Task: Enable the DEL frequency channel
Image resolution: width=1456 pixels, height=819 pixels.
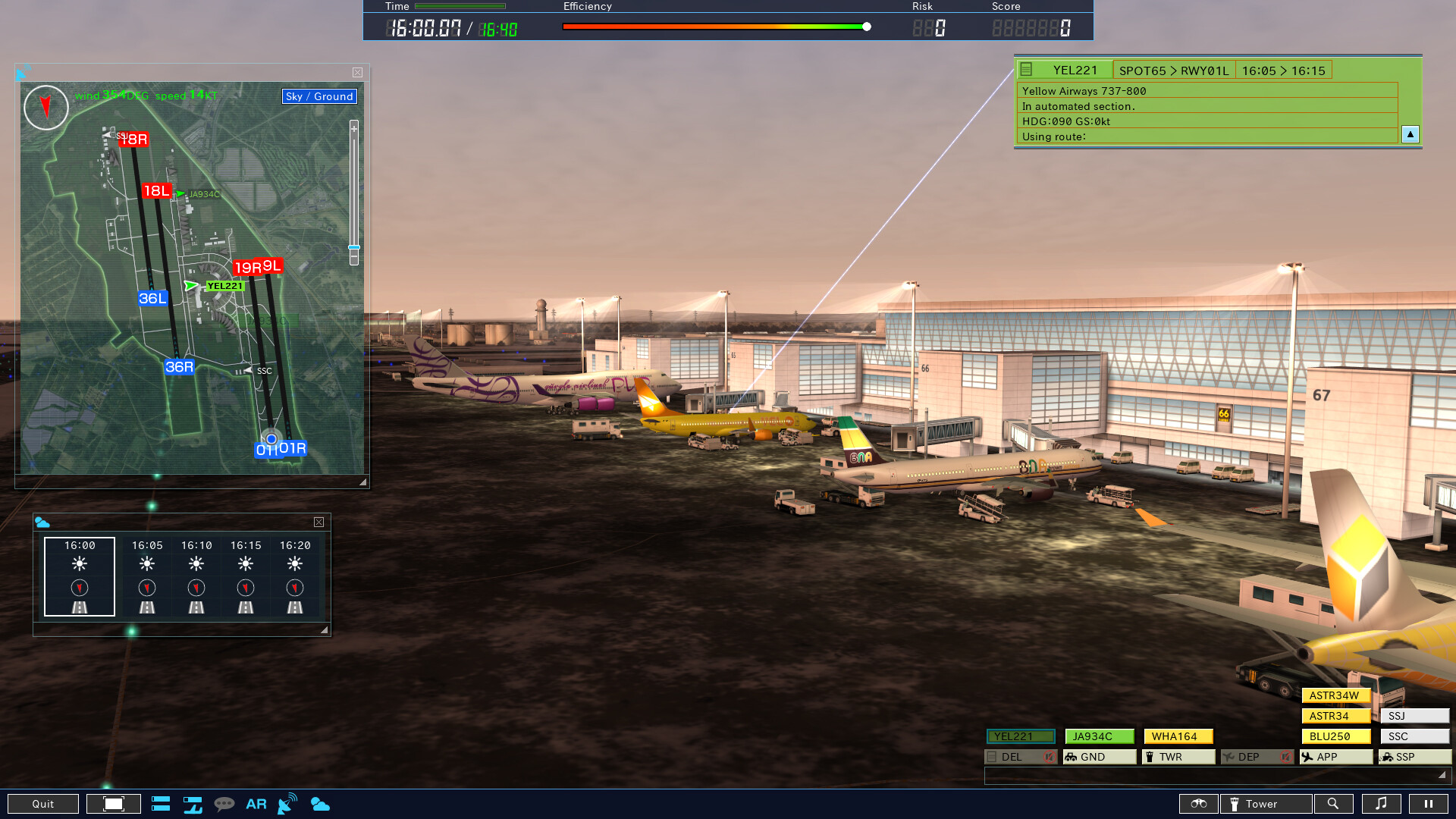Action: pos(1021,756)
